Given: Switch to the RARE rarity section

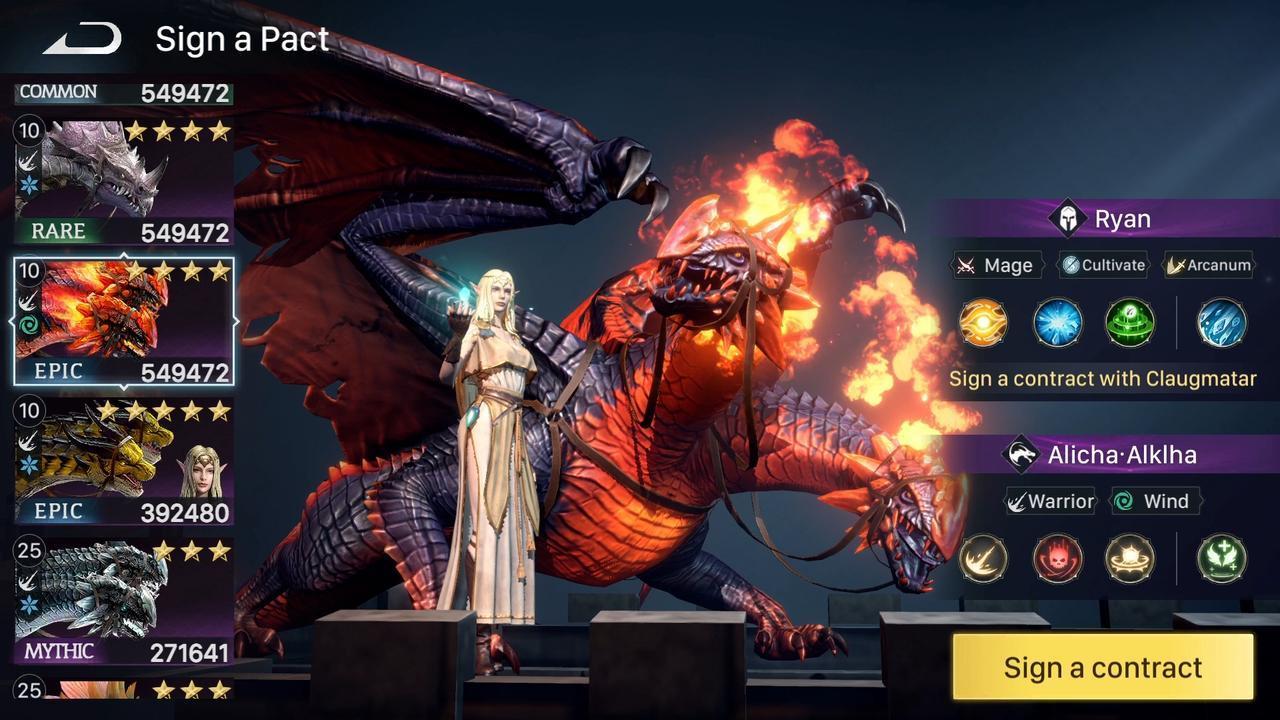Looking at the screenshot, I should coord(57,232).
